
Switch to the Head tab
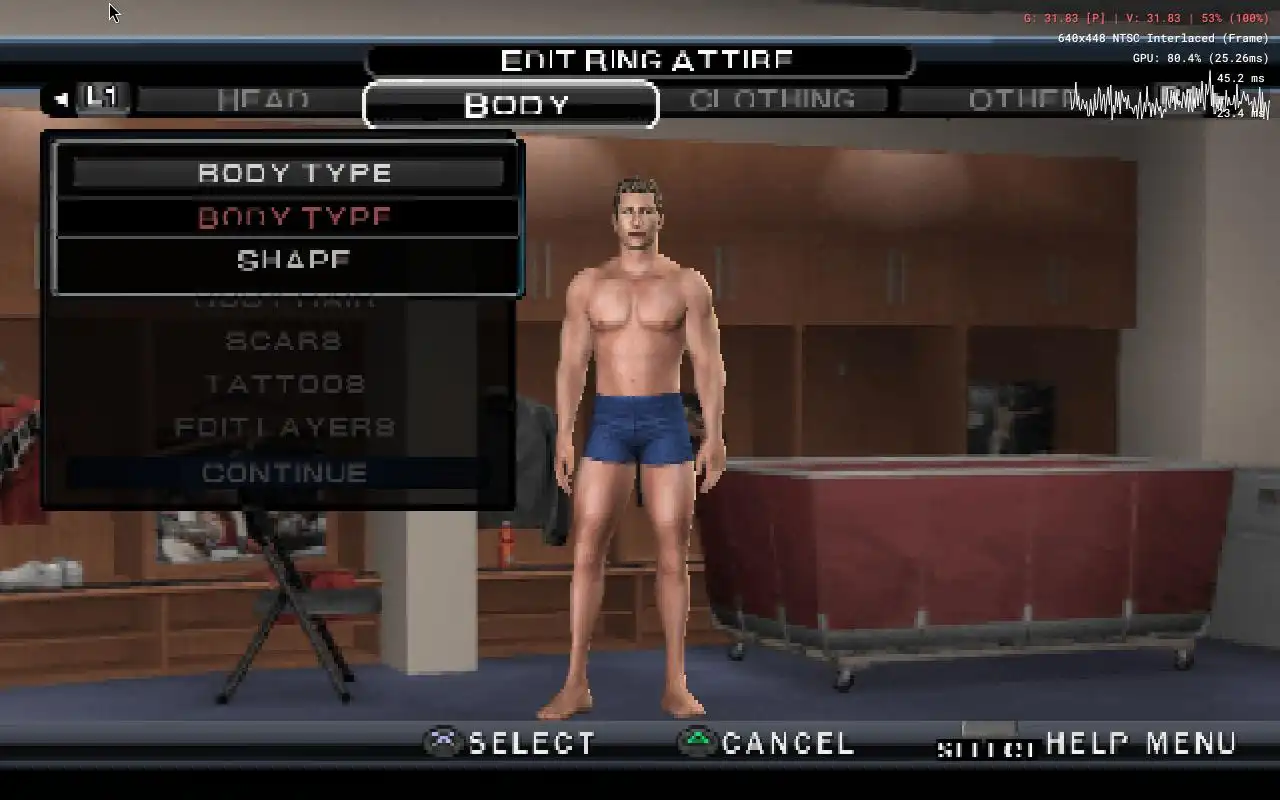263,100
